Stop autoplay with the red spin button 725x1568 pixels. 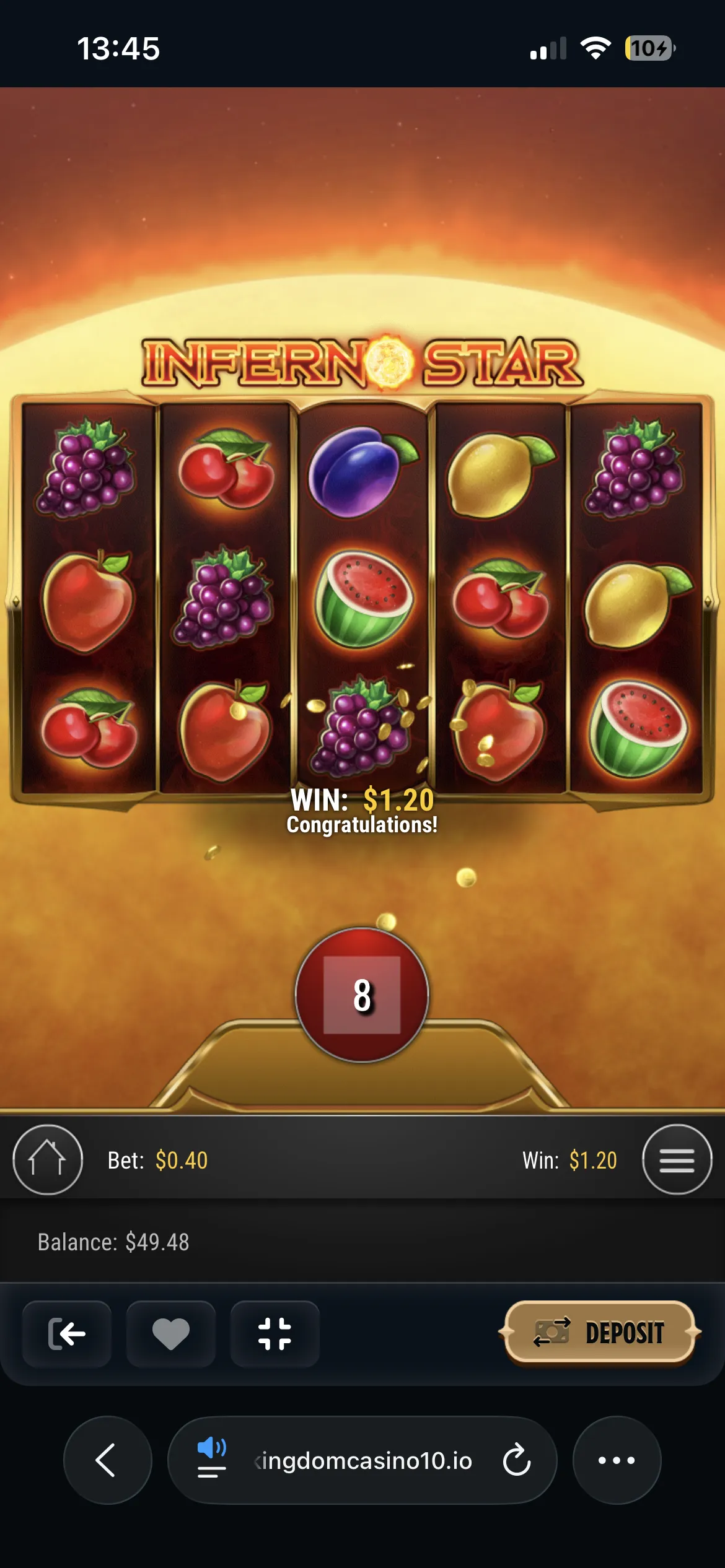pos(362,995)
